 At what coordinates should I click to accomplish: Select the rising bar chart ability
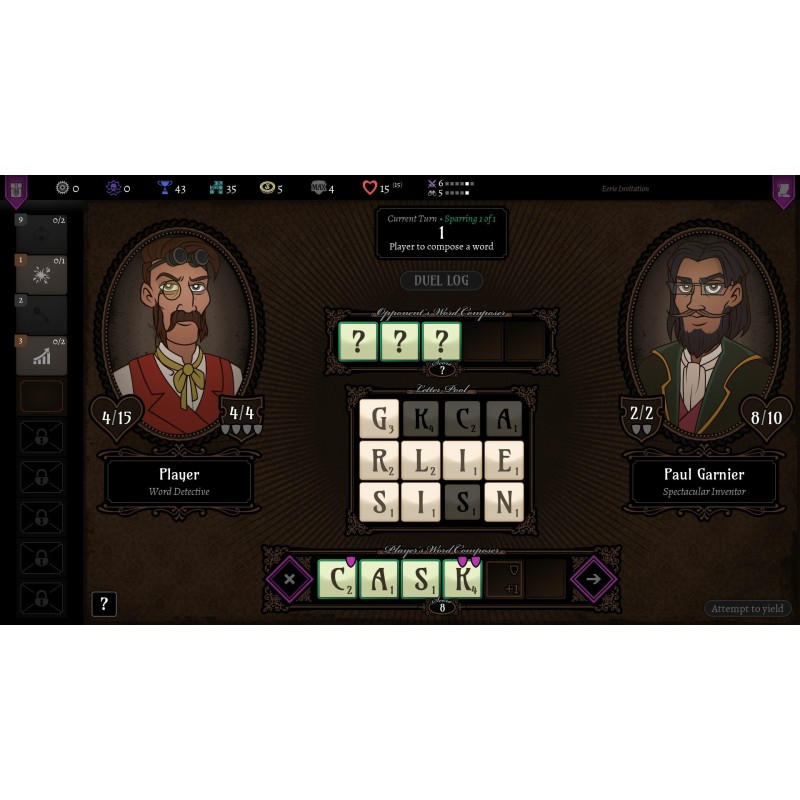coord(42,355)
